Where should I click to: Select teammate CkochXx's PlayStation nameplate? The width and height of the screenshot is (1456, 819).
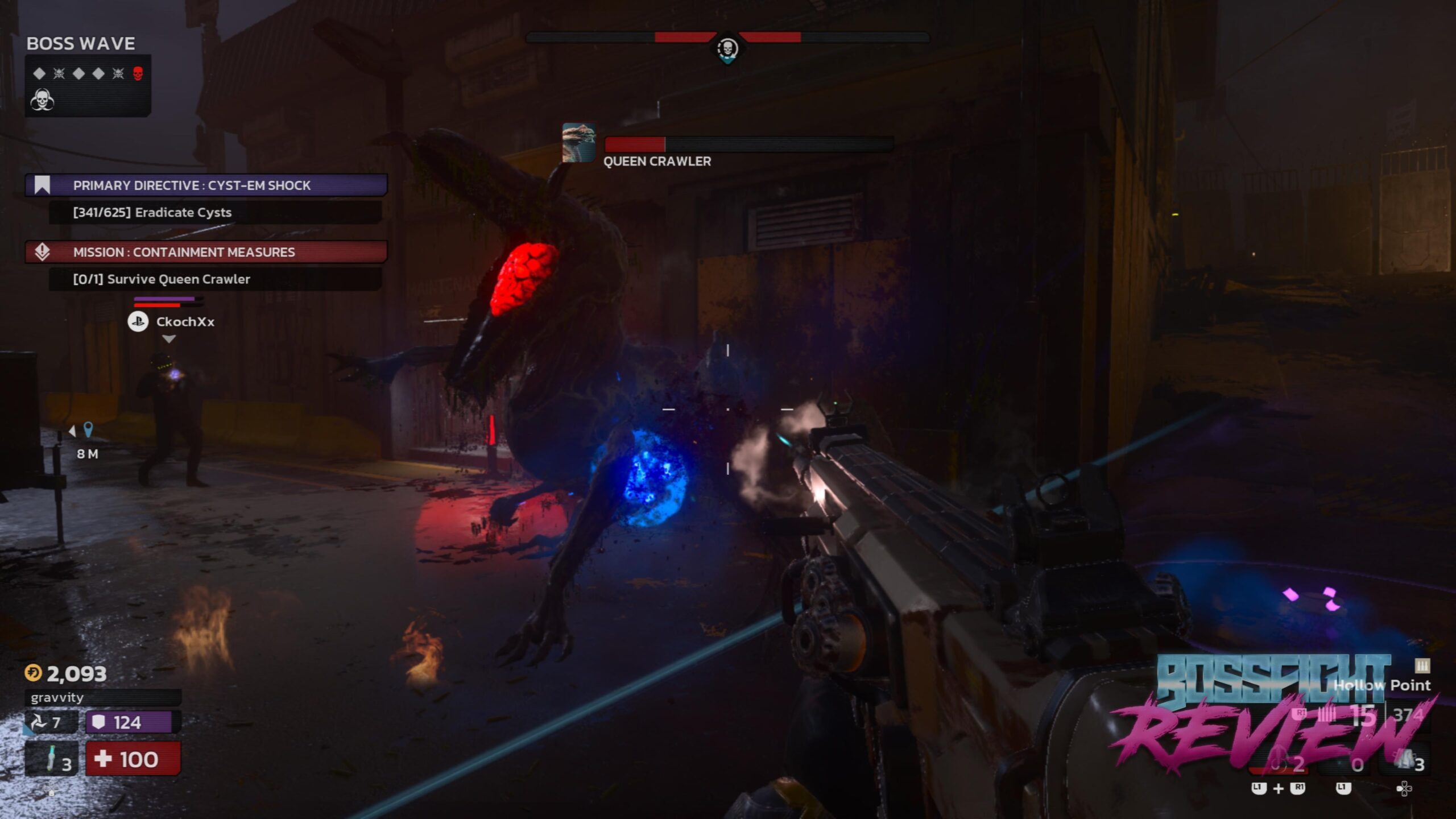(x=171, y=322)
